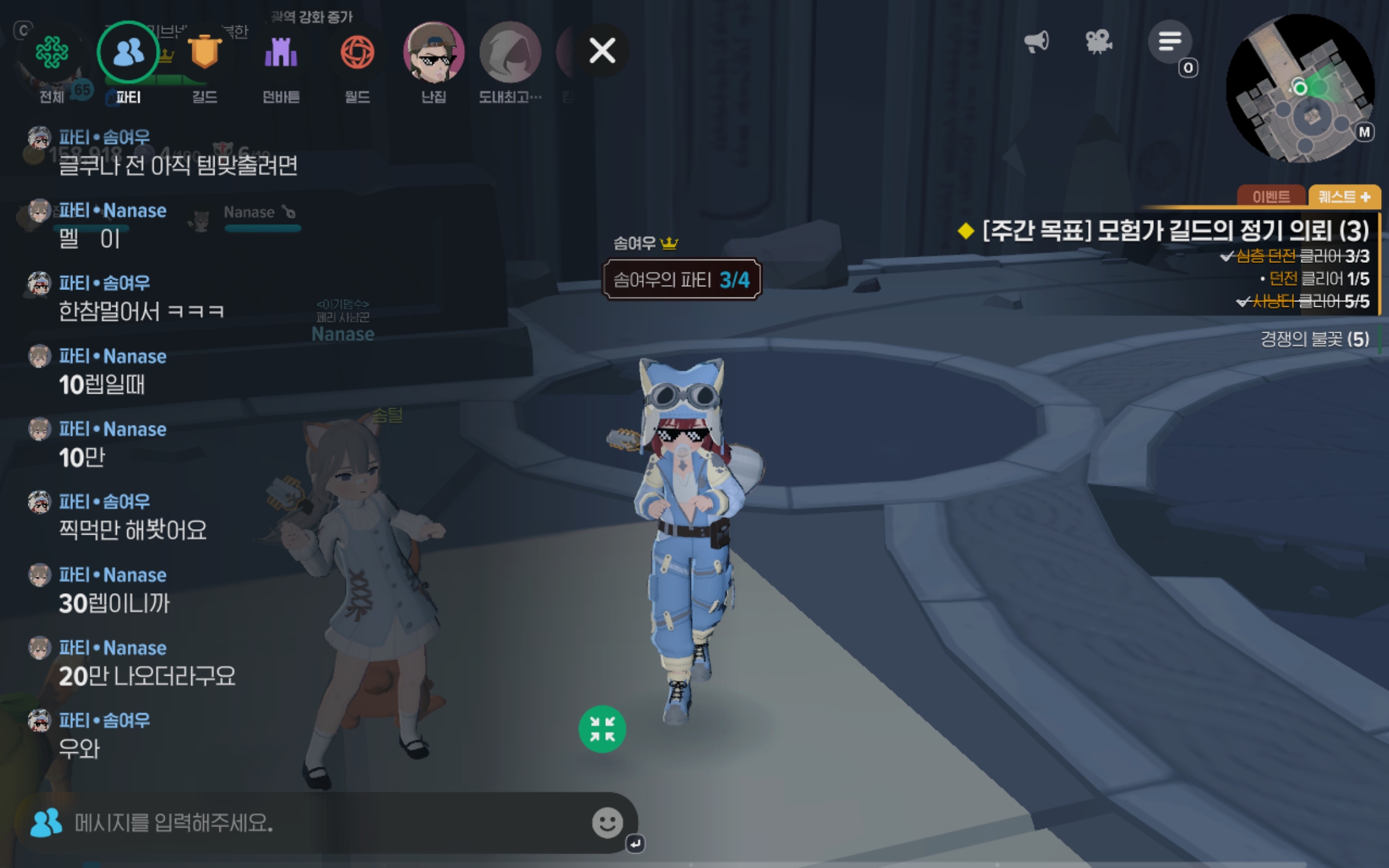The height and width of the screenshot is (868, 1389).
Task: Open the smiley emoji picker
Action: (x=607, y=823)
